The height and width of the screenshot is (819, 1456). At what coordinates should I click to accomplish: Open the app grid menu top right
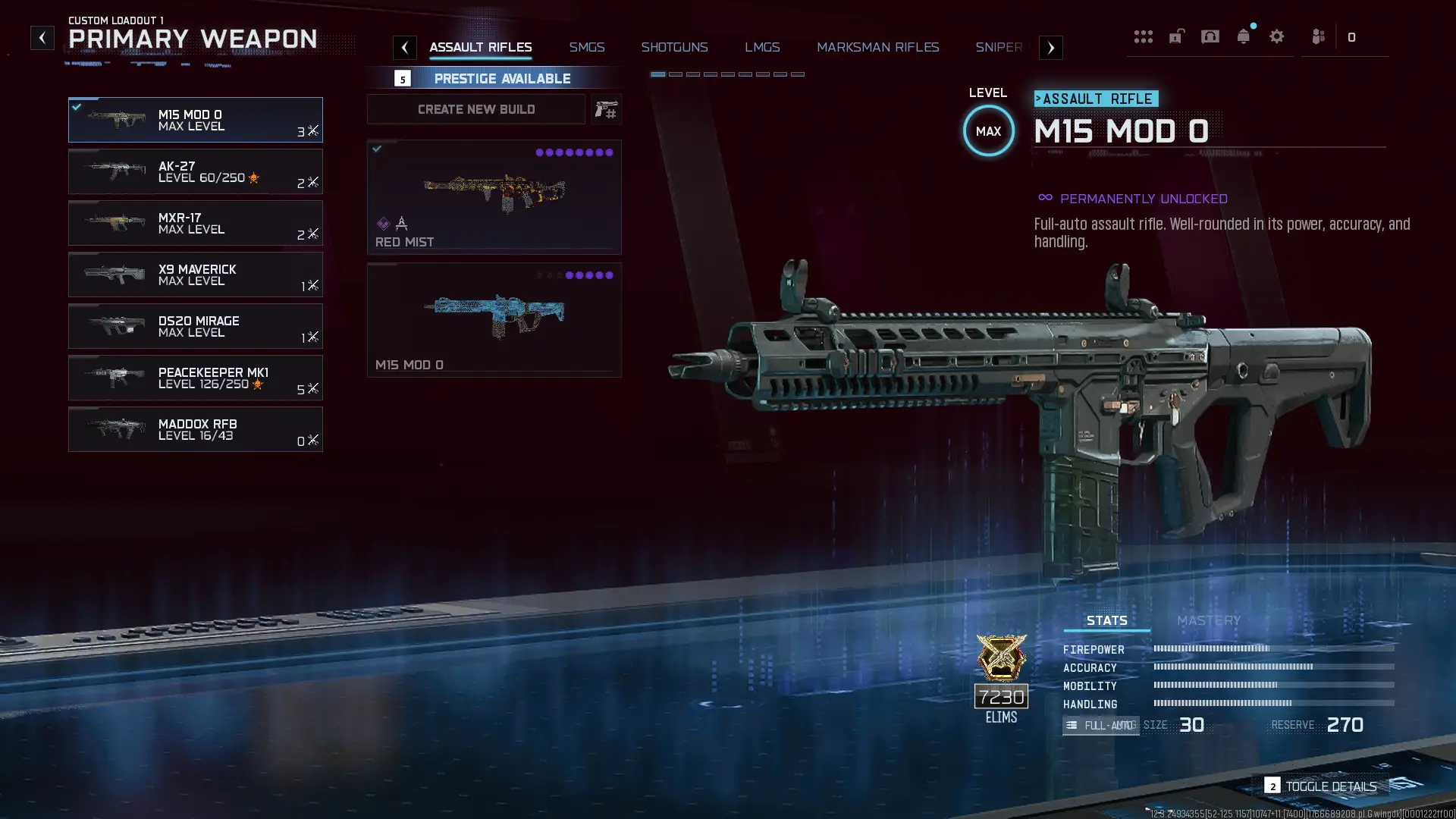[x=1143, y=36]
